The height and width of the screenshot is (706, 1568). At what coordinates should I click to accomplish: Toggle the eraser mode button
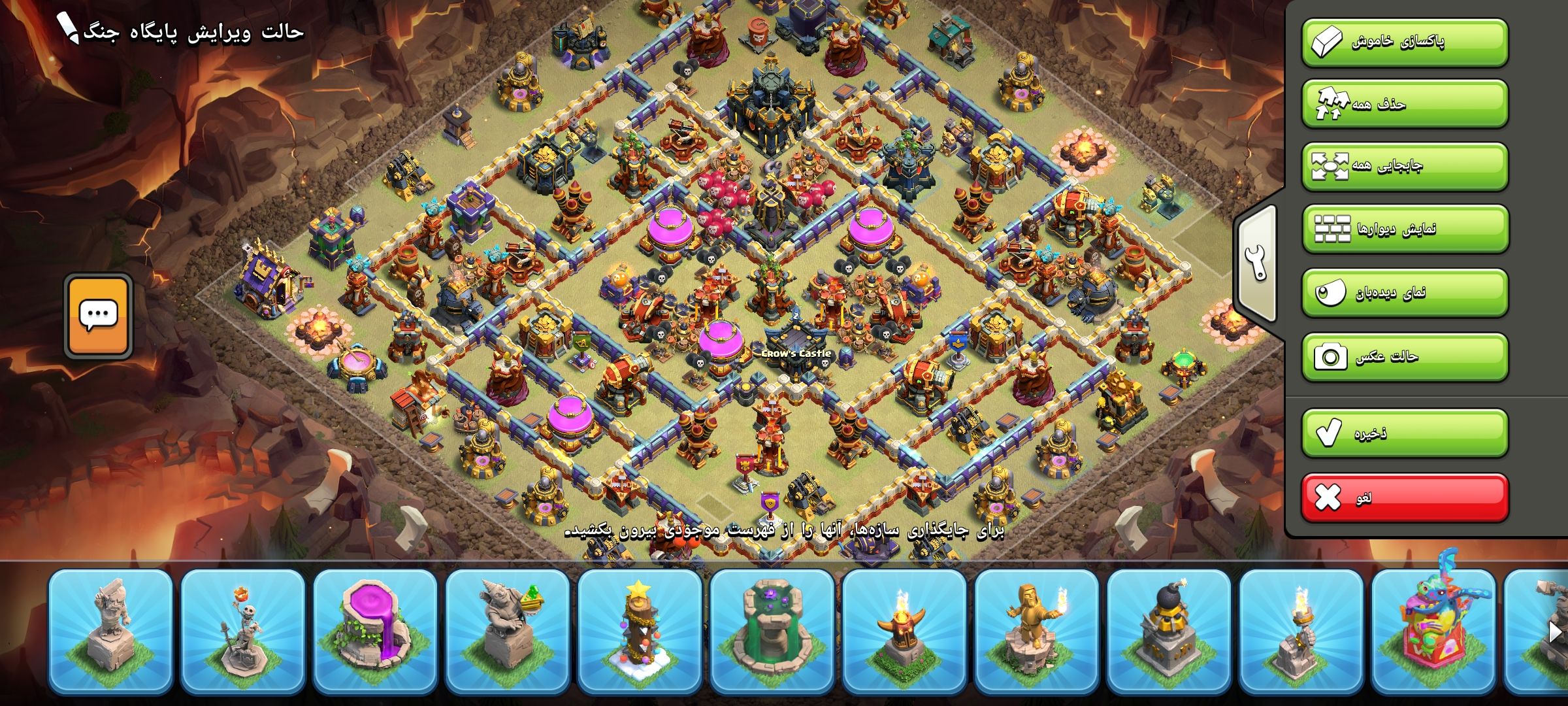tap(1405, 42)
